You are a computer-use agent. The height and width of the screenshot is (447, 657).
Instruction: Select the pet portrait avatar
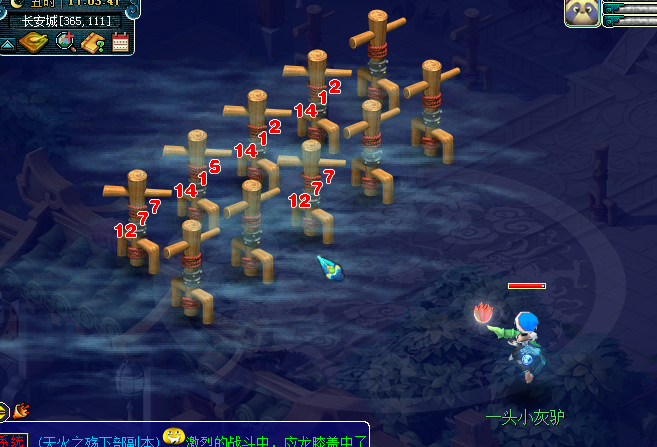pos(582,13)
